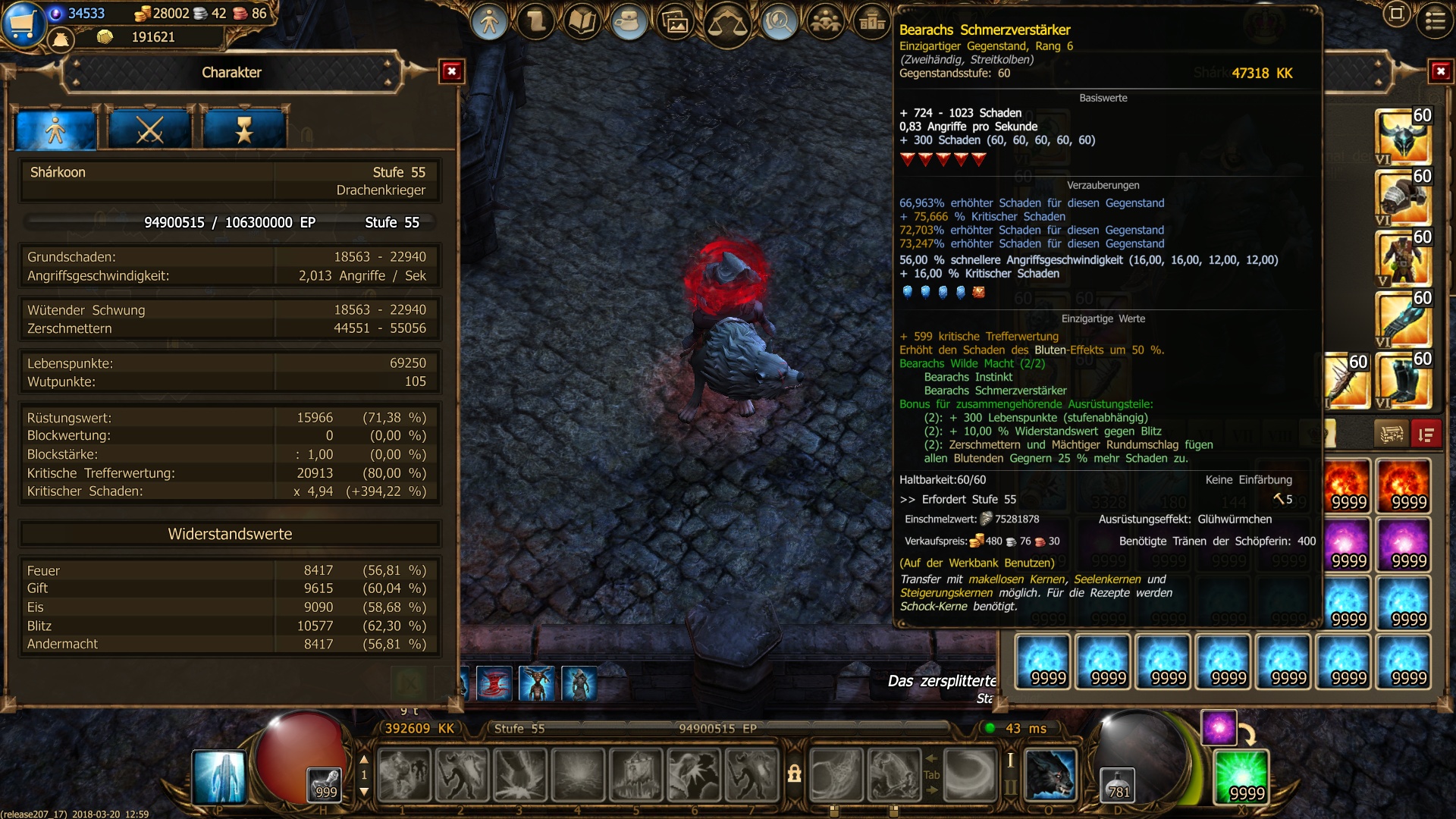Open the open-book menu icon
1456x819 pixels.
[582, 22]
